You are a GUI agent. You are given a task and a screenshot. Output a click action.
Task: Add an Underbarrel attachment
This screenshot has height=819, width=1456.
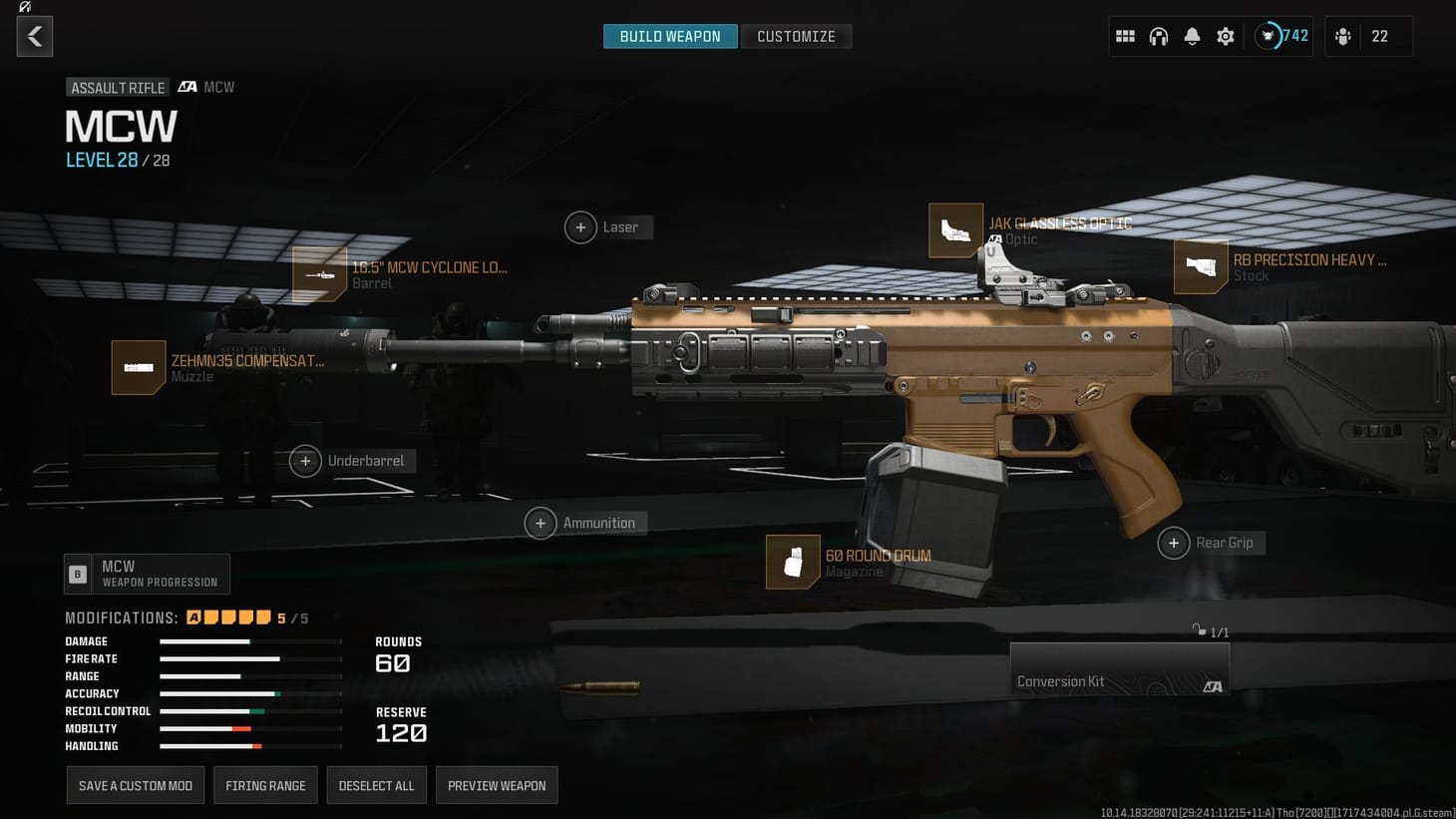306,460
